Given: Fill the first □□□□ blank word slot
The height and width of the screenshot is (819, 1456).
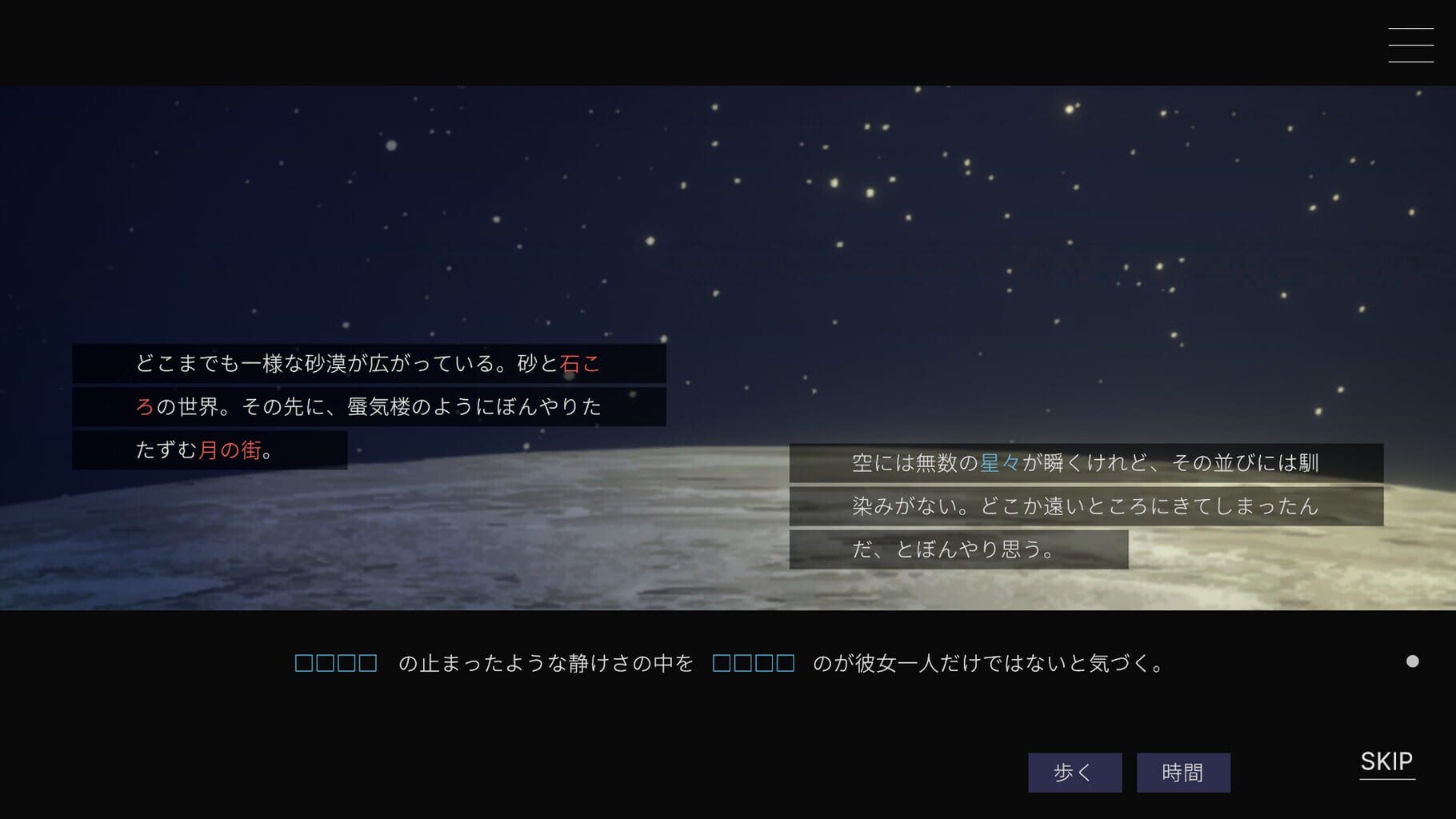Looking at the screenshot, I should click(x=336, y=662).
